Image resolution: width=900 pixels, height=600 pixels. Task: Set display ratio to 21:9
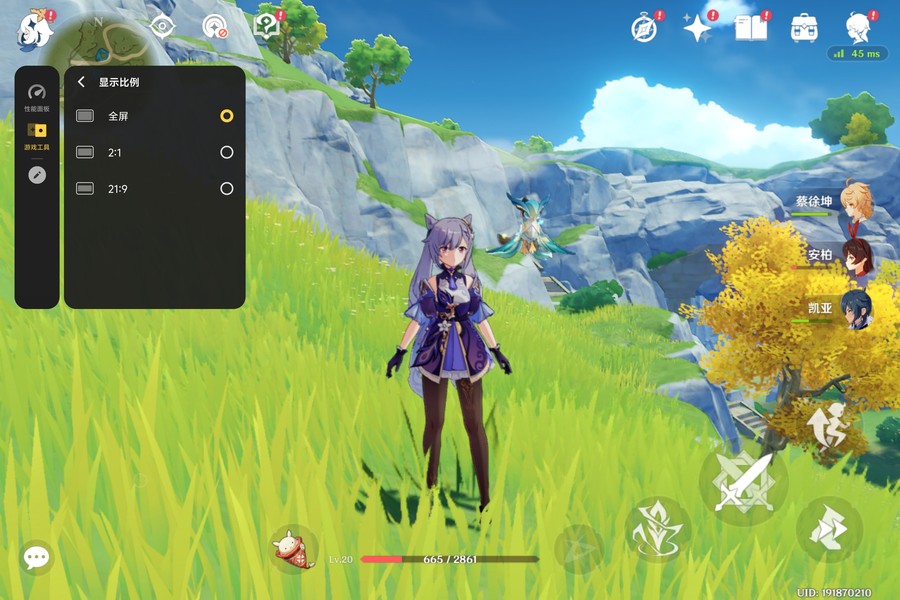pos(227,188)
